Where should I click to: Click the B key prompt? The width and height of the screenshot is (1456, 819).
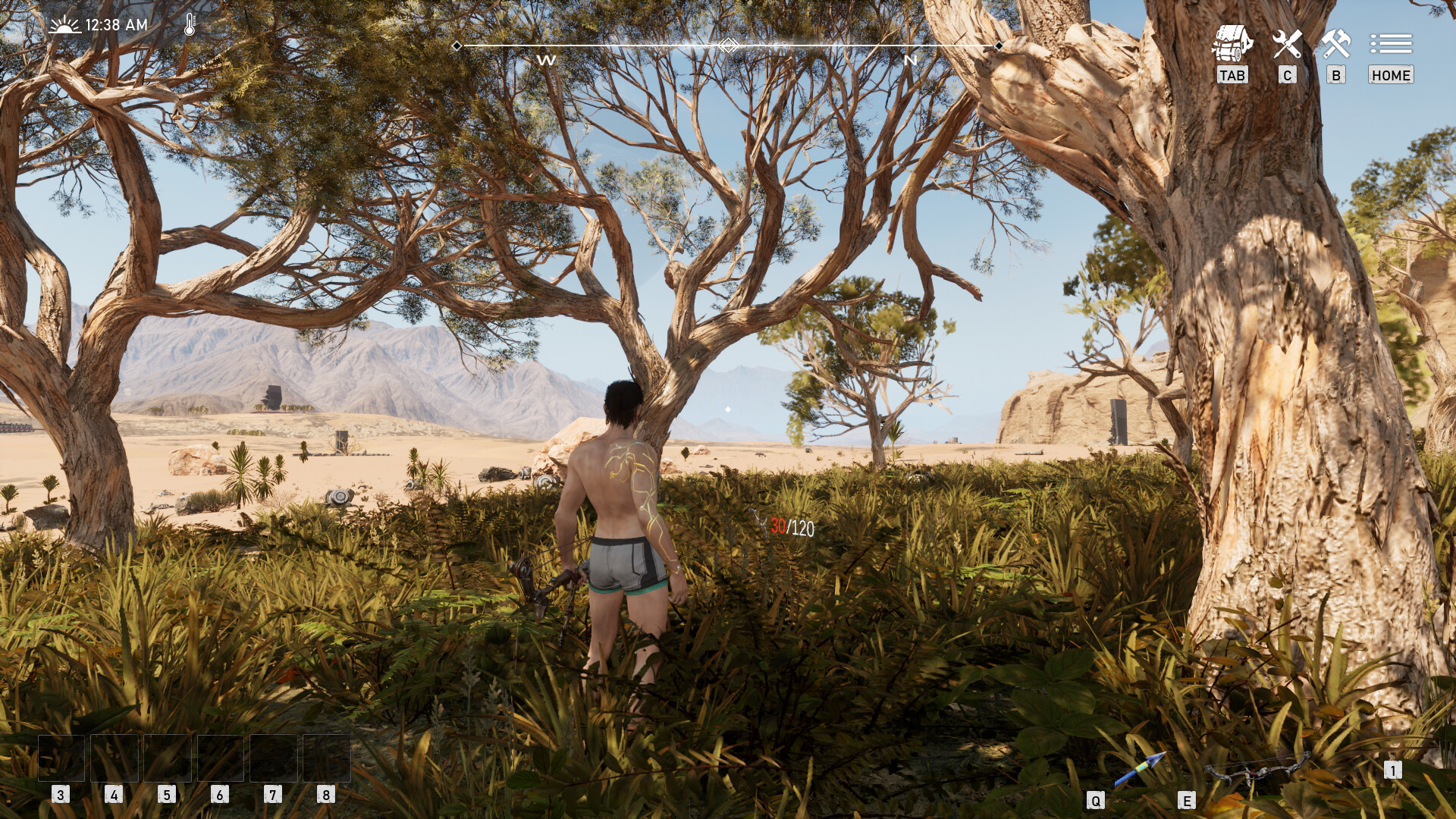(1336, 75)
